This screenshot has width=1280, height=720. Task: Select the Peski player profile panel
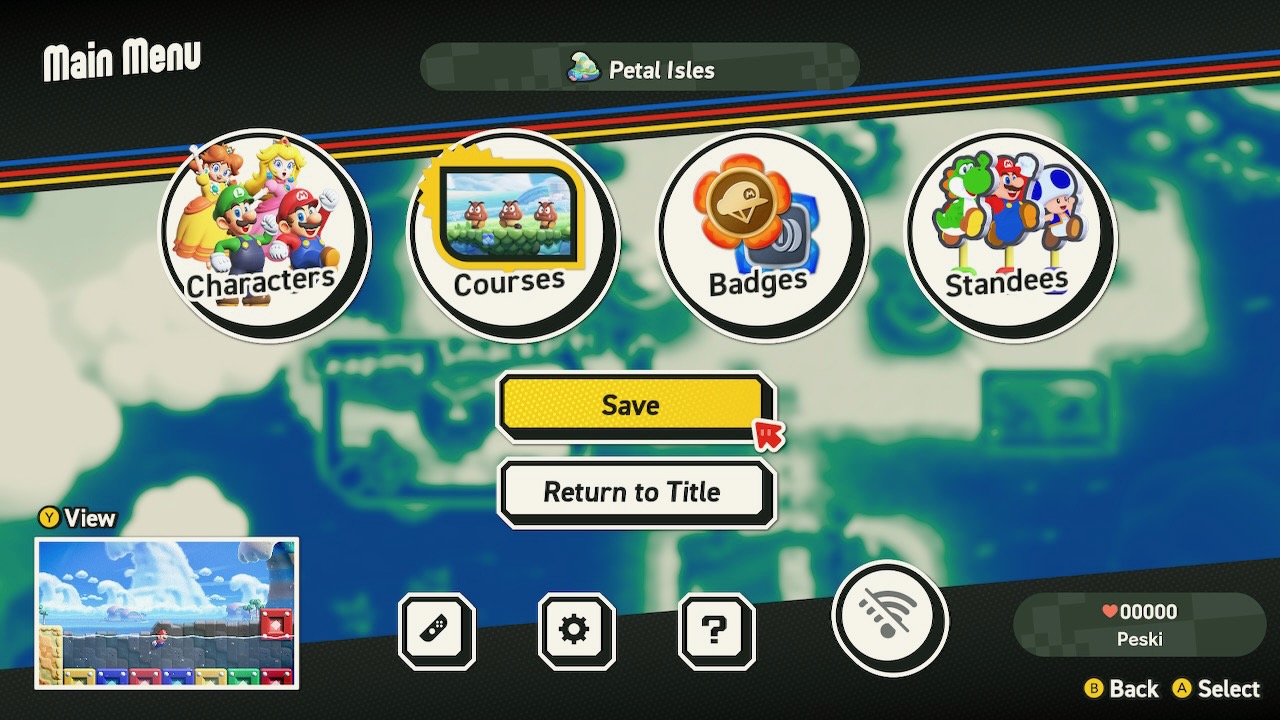pyautogui.click(x=1139, y=625)
